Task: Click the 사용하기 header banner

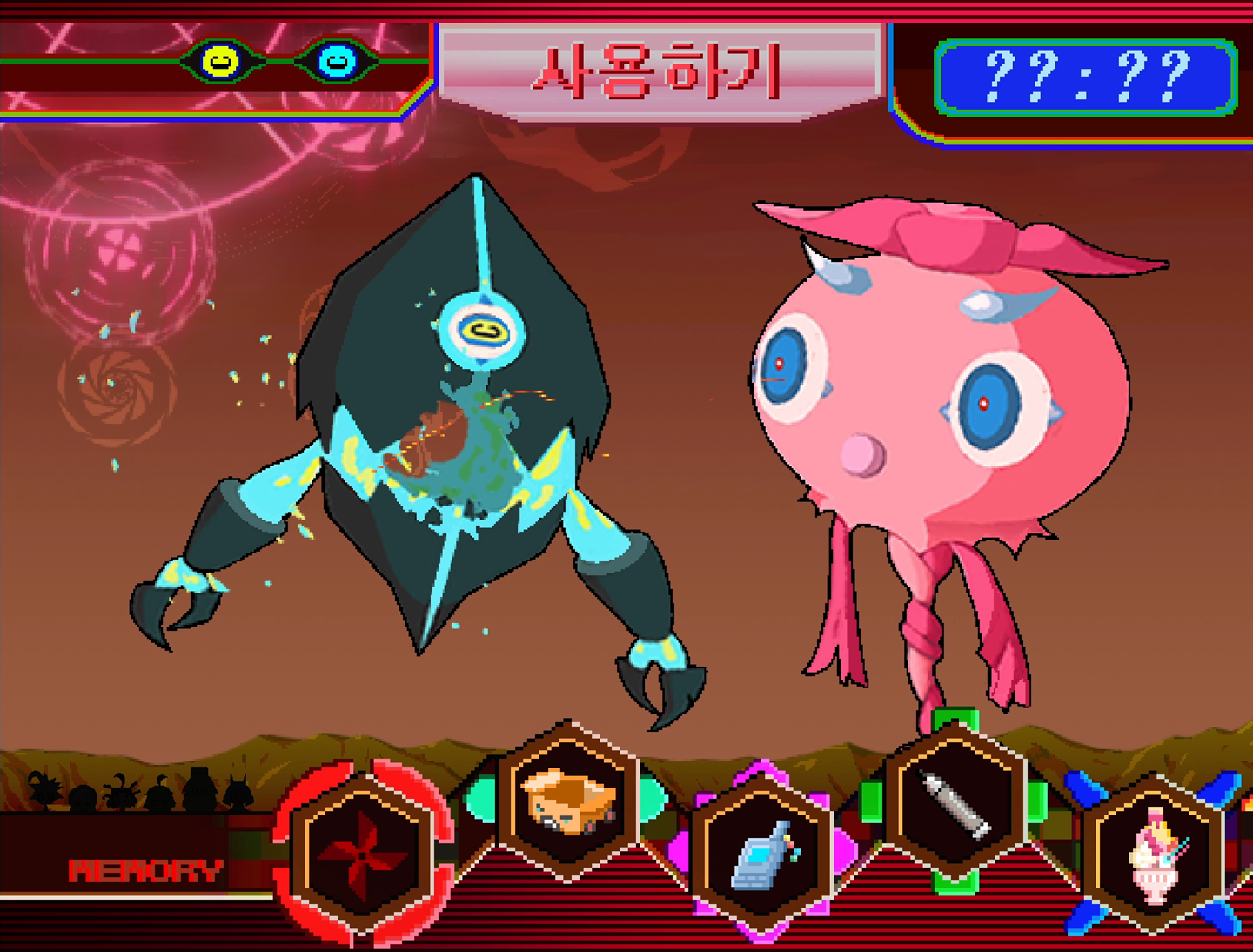Action: [x=660, y=71]
